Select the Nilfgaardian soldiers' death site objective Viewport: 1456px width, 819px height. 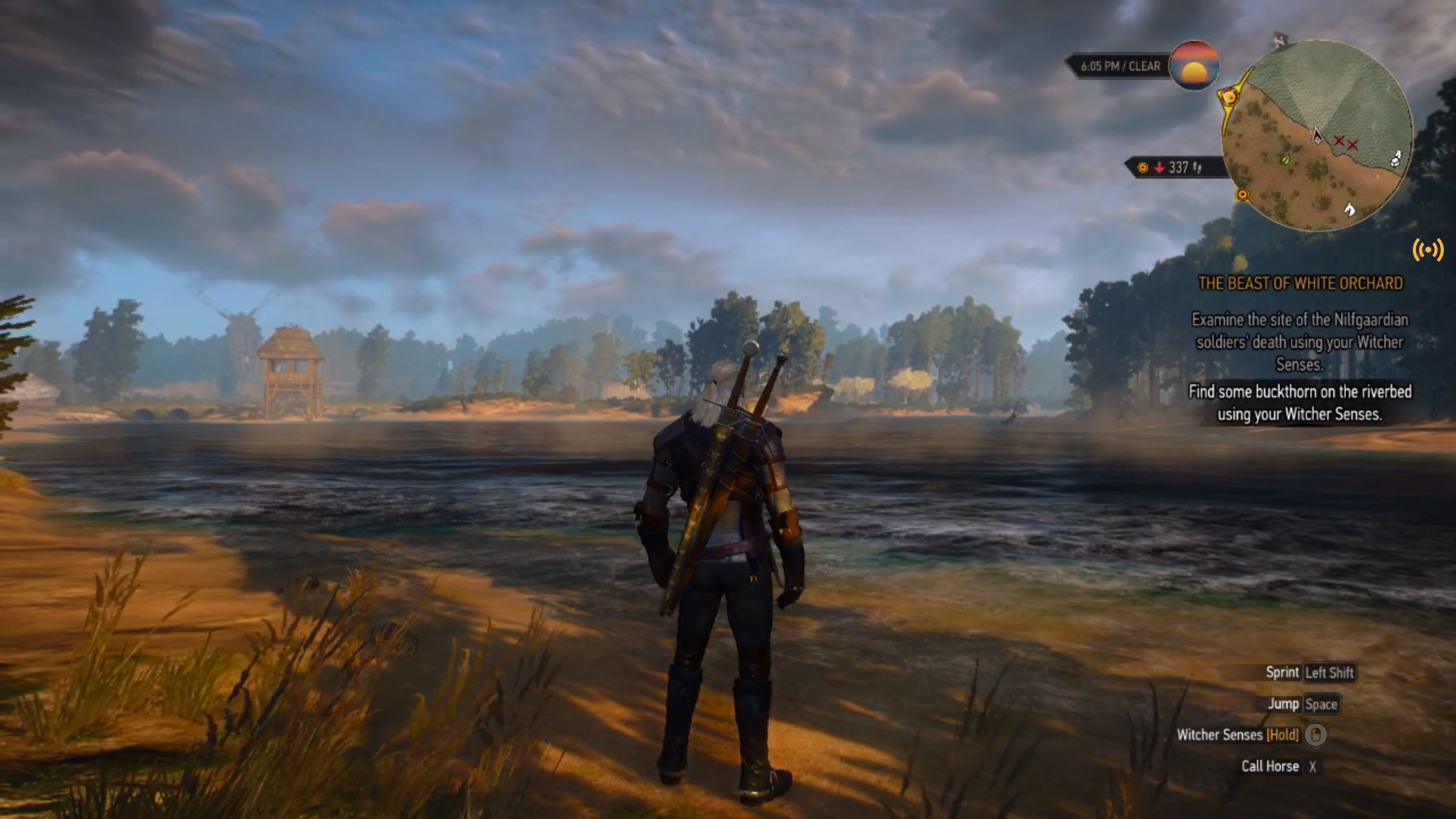(1300, 342)
